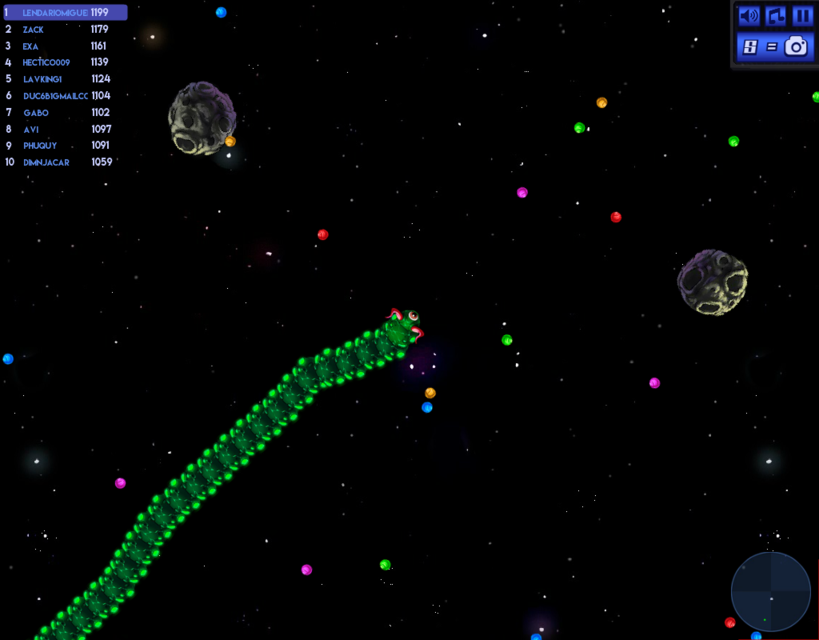This screenshot has height=640, width=819.
Task: Click the circular minimap radar
Action: tap(771, 592)
